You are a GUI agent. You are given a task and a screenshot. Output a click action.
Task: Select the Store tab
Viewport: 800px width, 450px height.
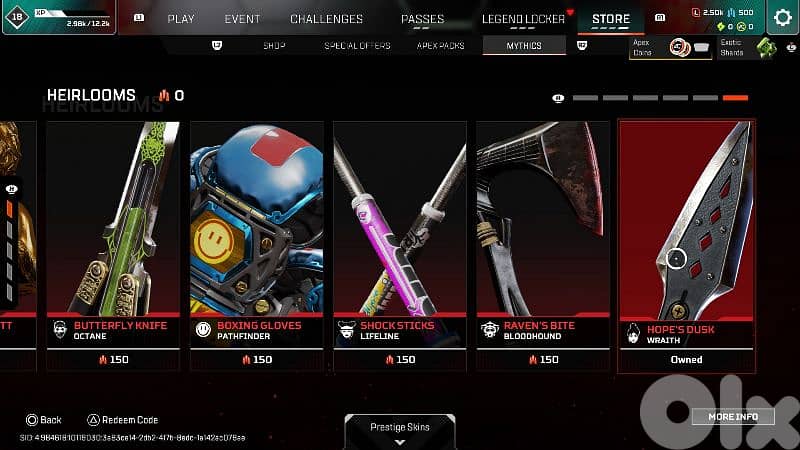(611, 18)
